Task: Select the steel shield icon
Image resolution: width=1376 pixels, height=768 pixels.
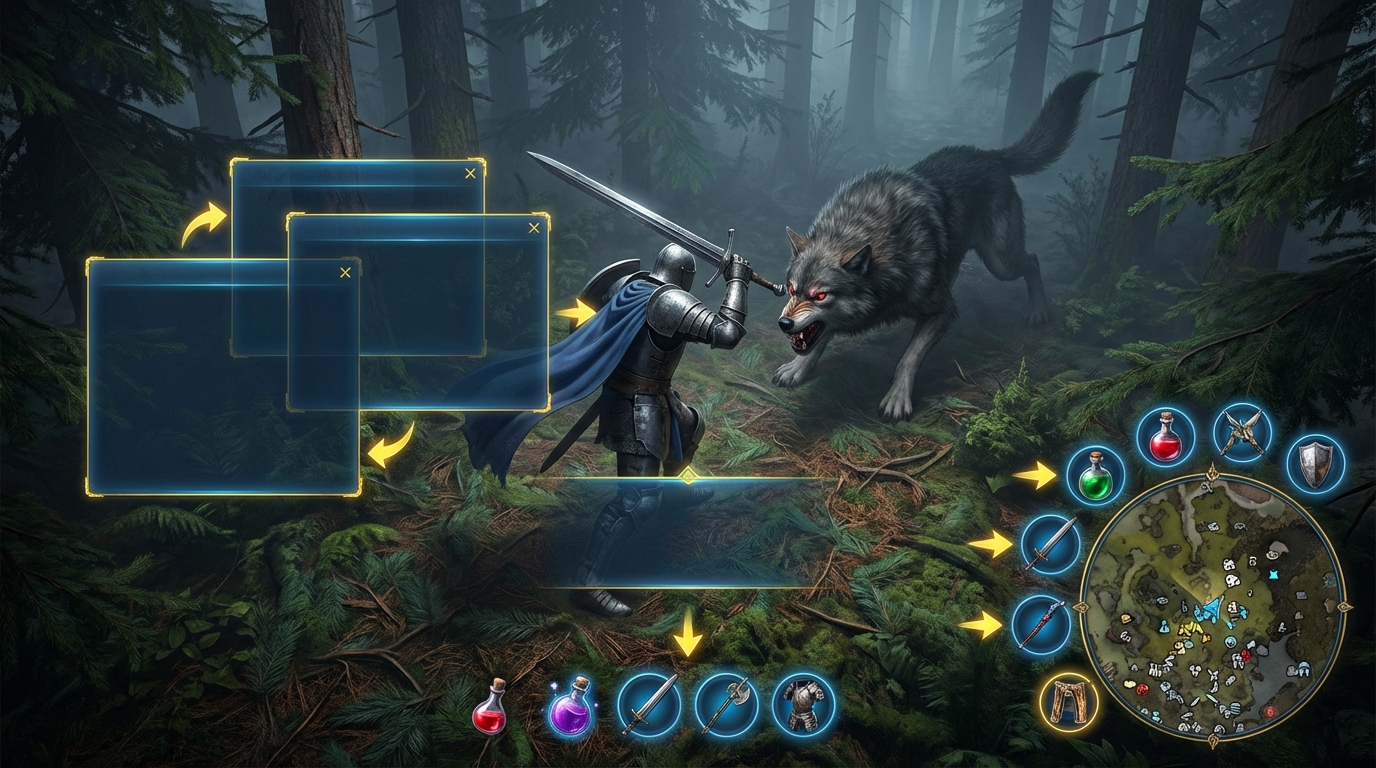Action: (1314, 463)
